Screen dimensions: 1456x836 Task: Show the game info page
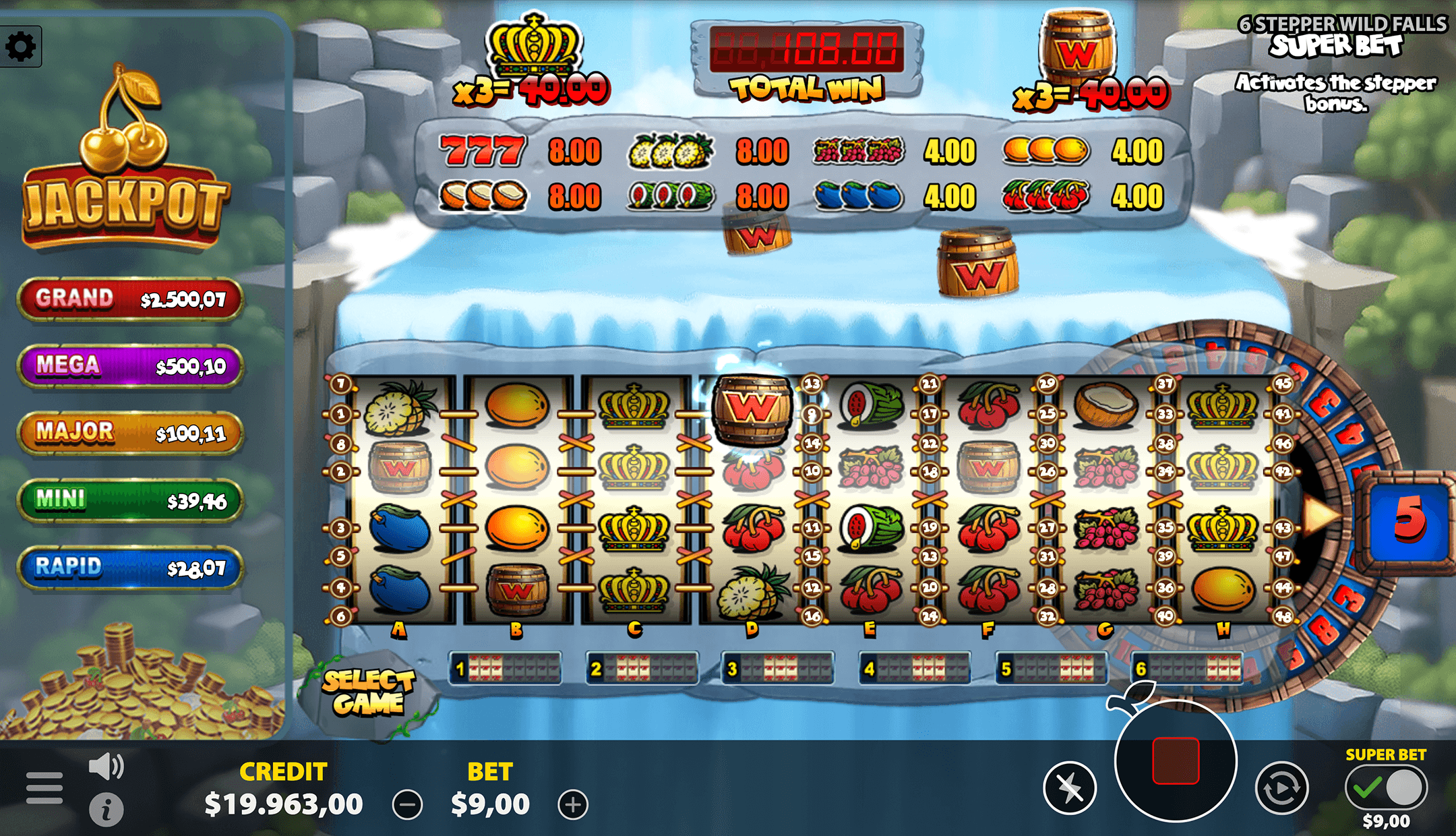[106, 809]
